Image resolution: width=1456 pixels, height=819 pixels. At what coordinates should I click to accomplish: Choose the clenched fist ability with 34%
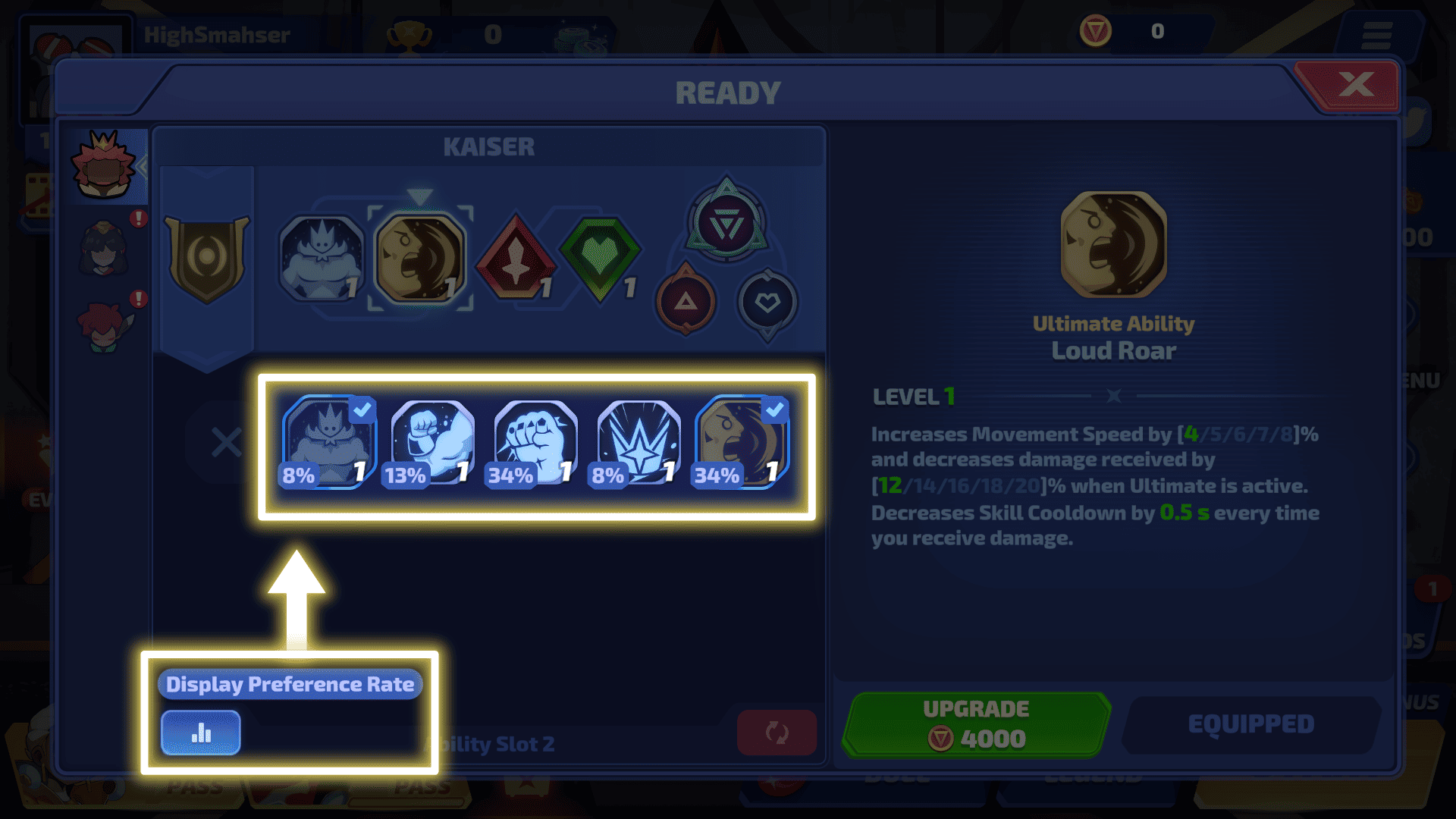535,443
